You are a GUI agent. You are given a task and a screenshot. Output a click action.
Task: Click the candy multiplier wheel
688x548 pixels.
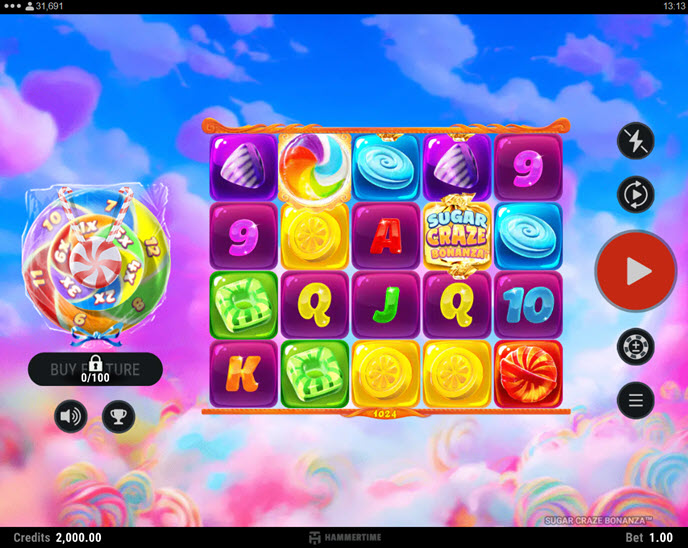click(97, 256)
